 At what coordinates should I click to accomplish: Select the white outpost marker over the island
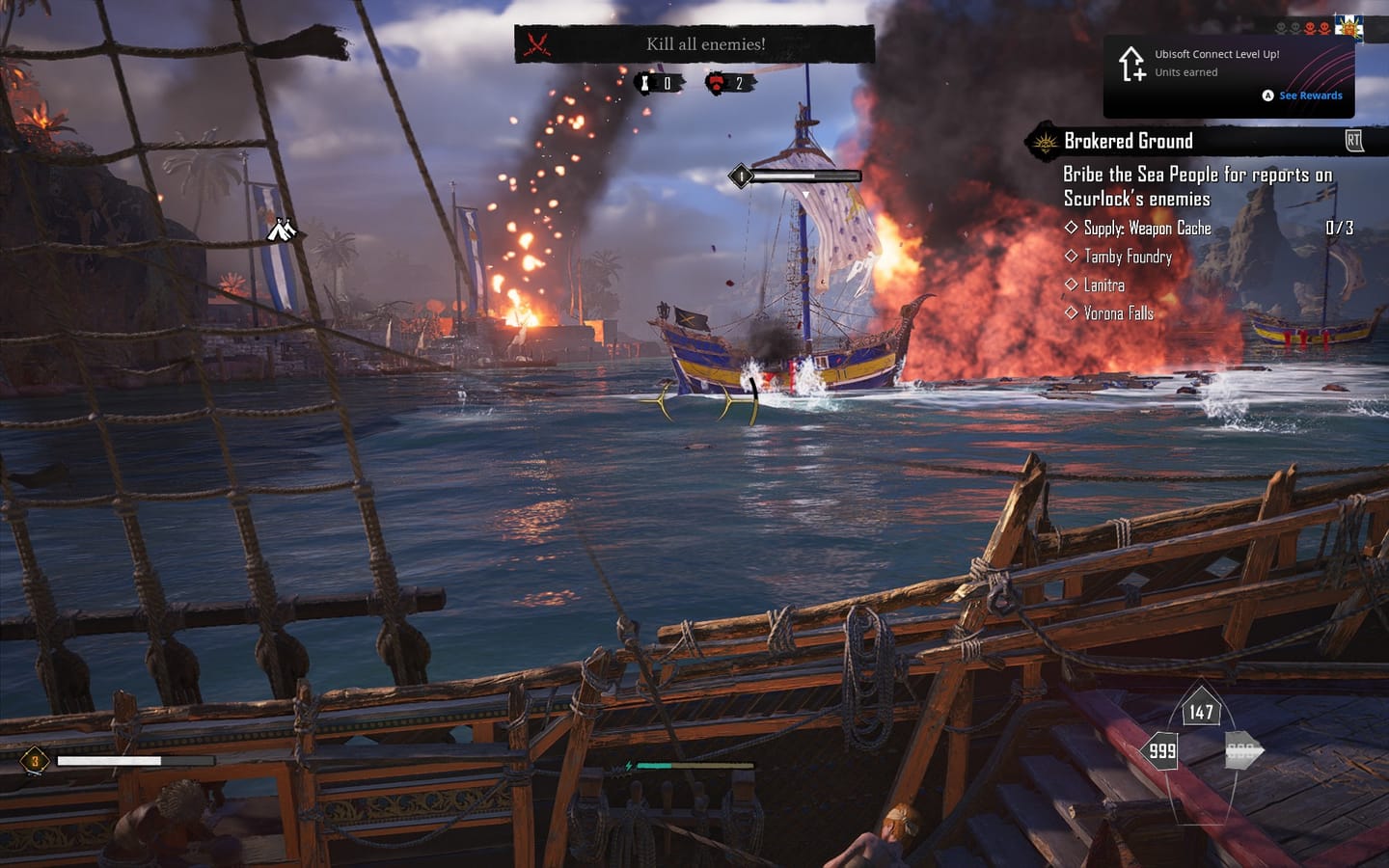point(280,231)
